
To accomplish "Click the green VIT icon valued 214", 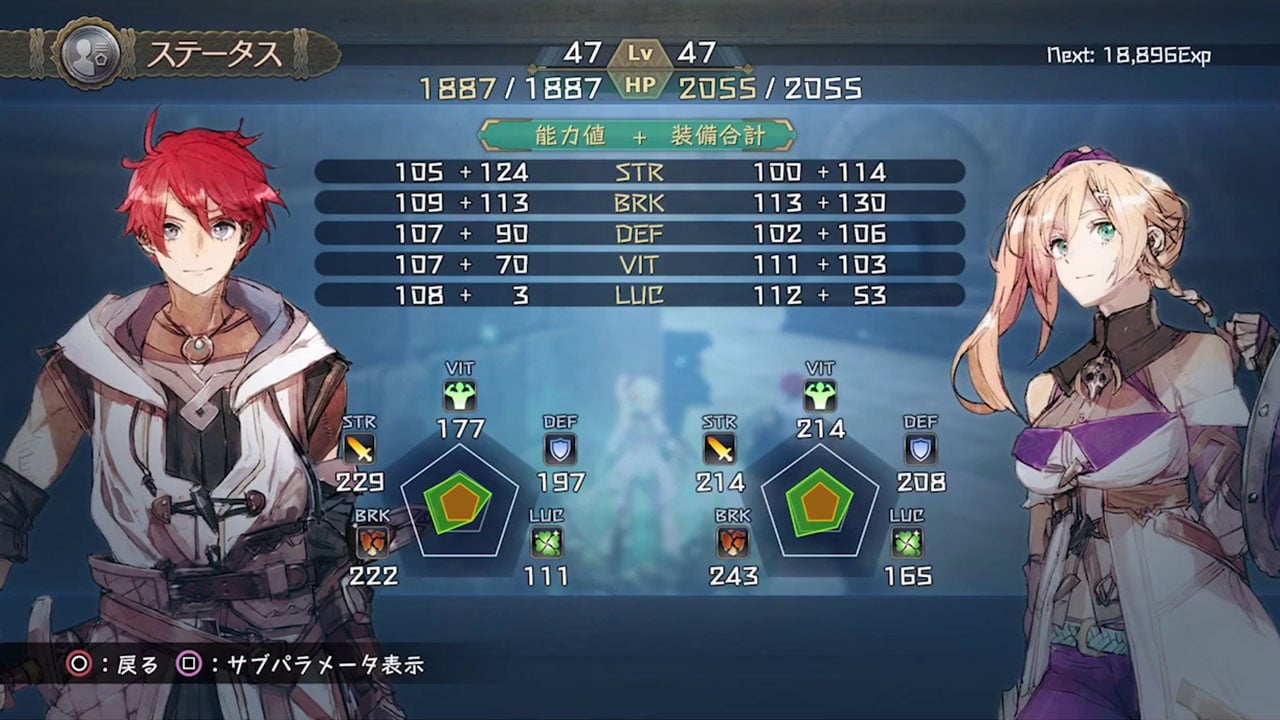I will 820,395.
